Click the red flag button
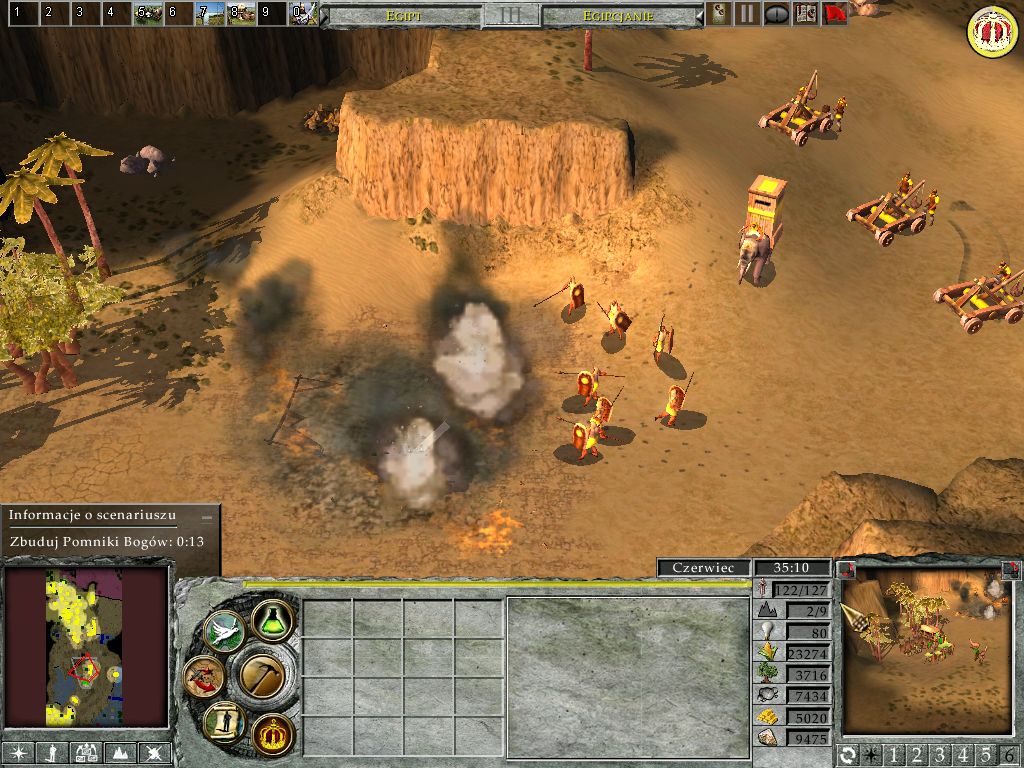The height and width of the screenshot is (768, 1024). (835, 14)
